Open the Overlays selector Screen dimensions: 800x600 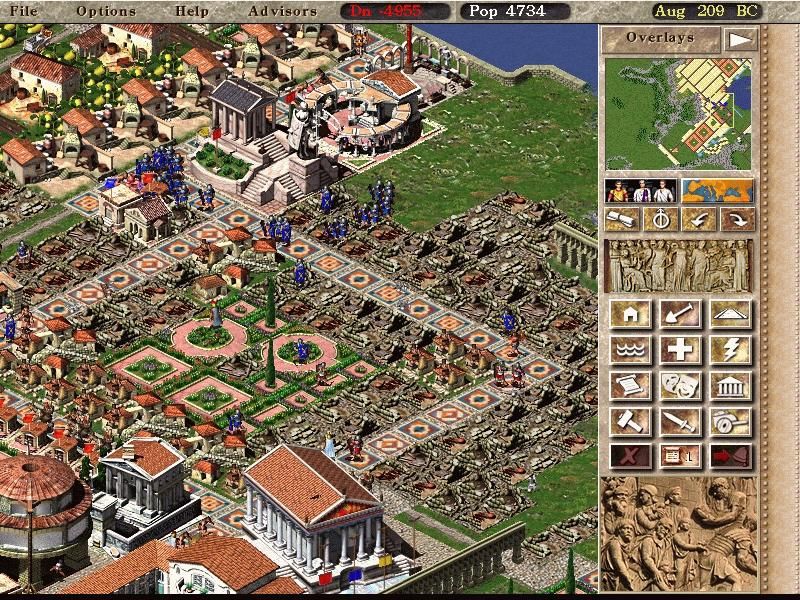click(x=660, y=39)
